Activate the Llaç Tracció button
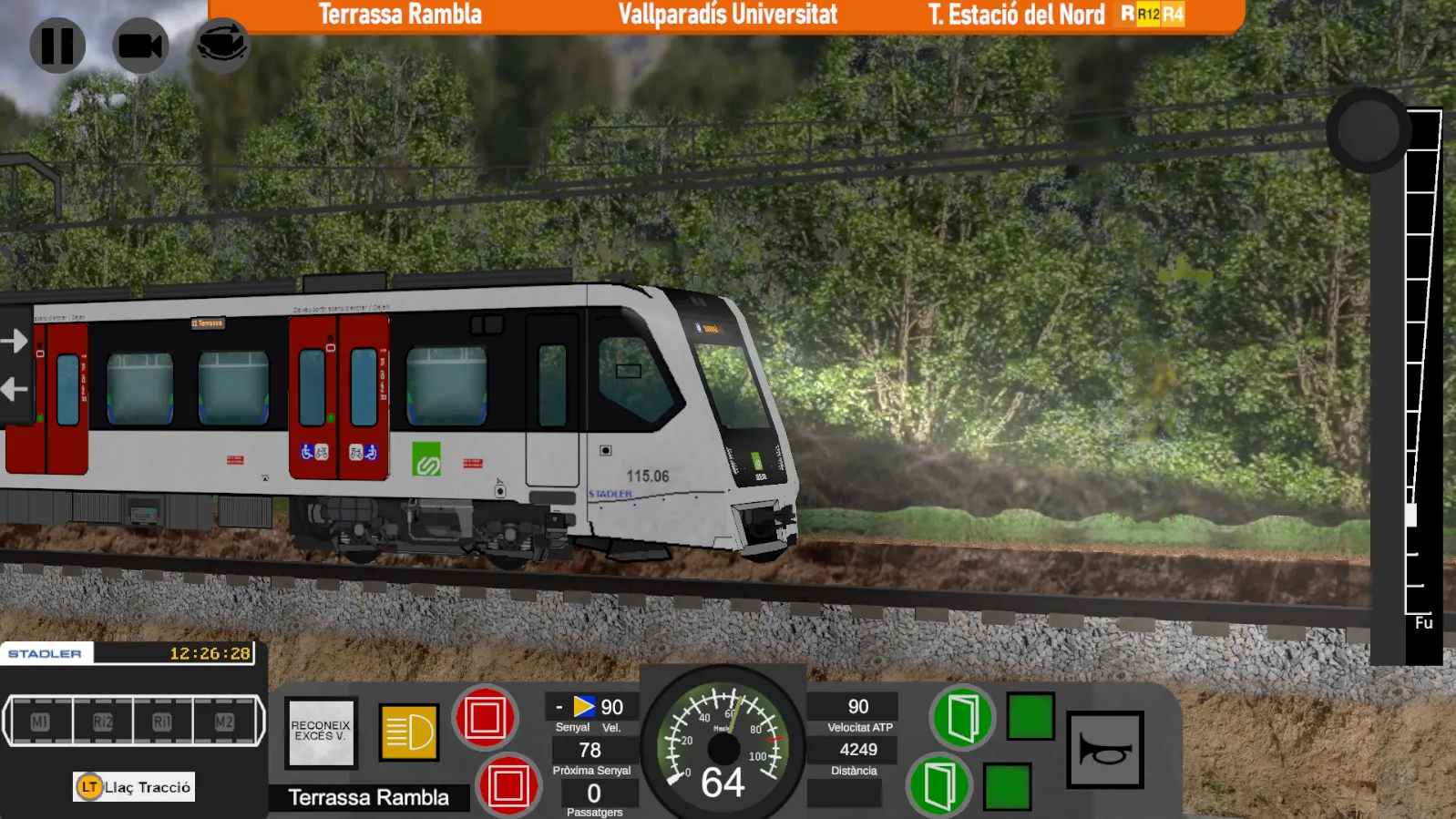 134,787
